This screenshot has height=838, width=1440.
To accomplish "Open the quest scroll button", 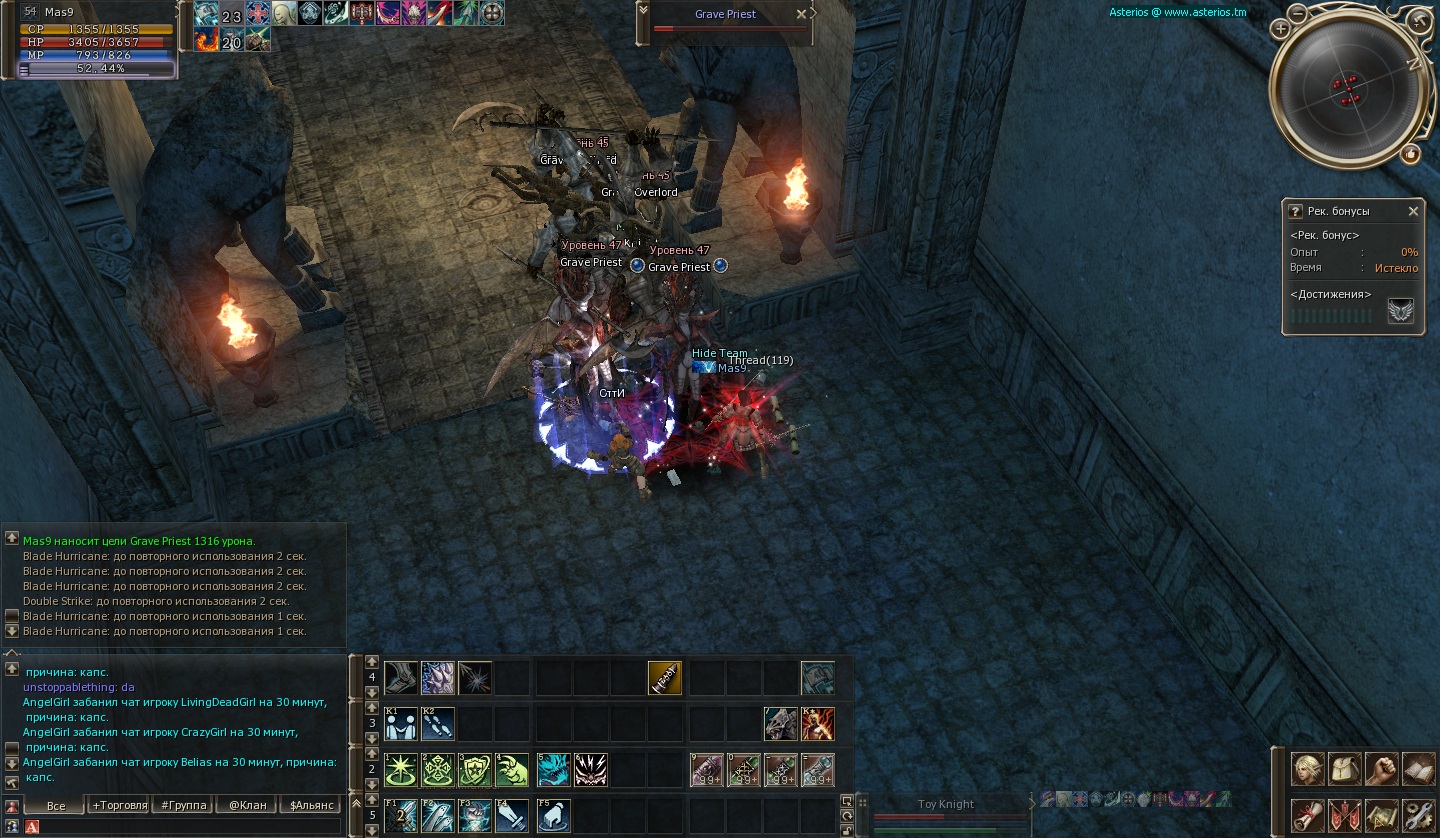I will [x=1307, y=814].
